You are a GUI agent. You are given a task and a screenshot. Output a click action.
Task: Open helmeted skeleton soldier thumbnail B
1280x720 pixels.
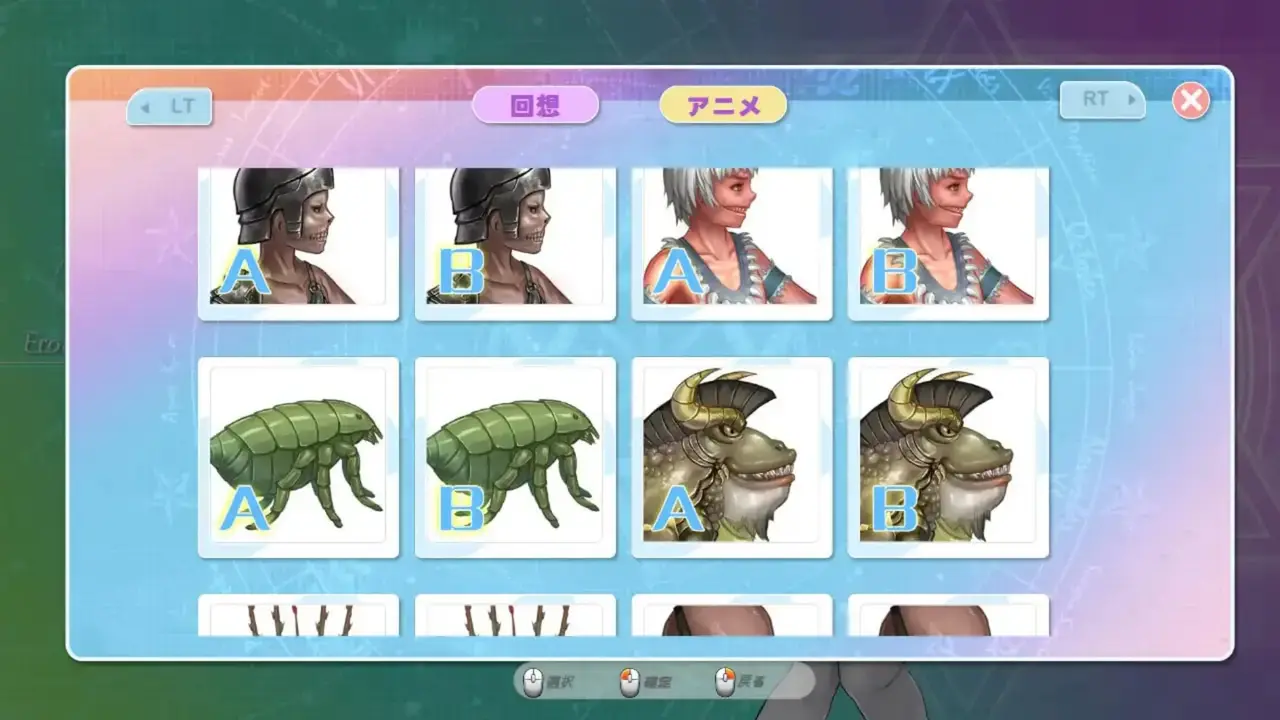point(515,242)
